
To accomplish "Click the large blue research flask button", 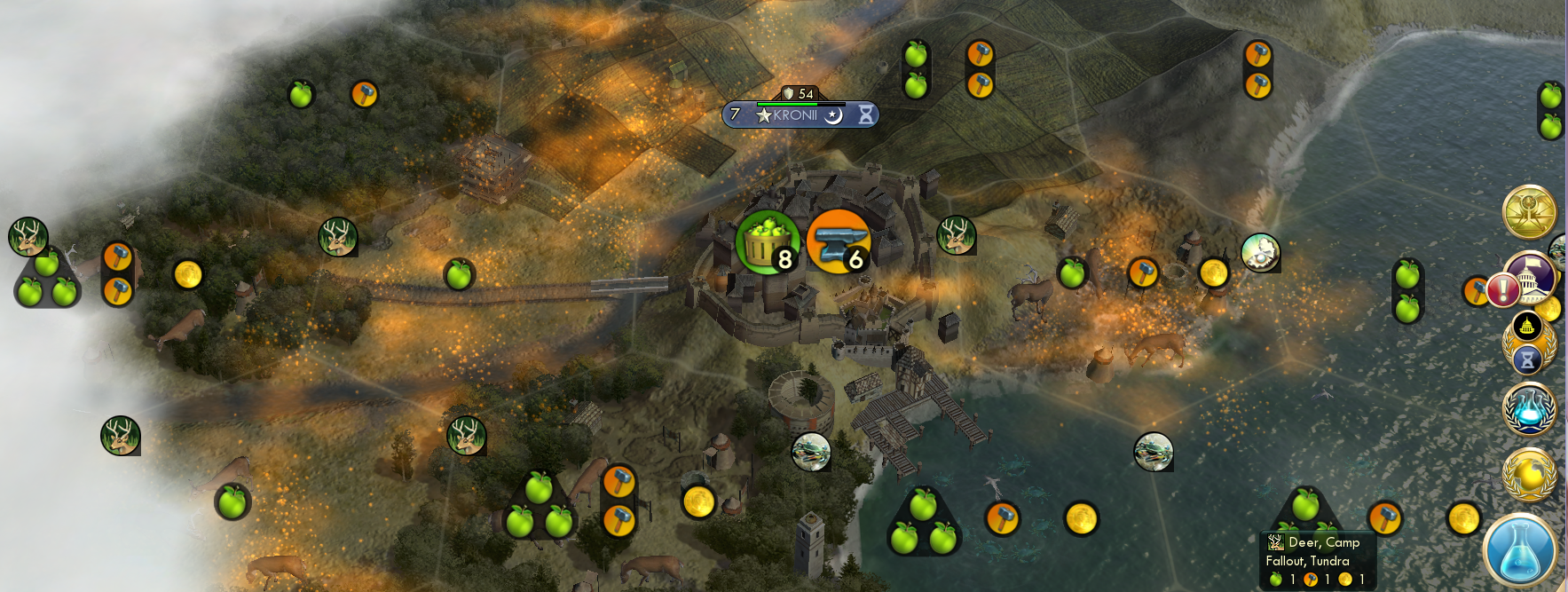I will [1519, 551].
